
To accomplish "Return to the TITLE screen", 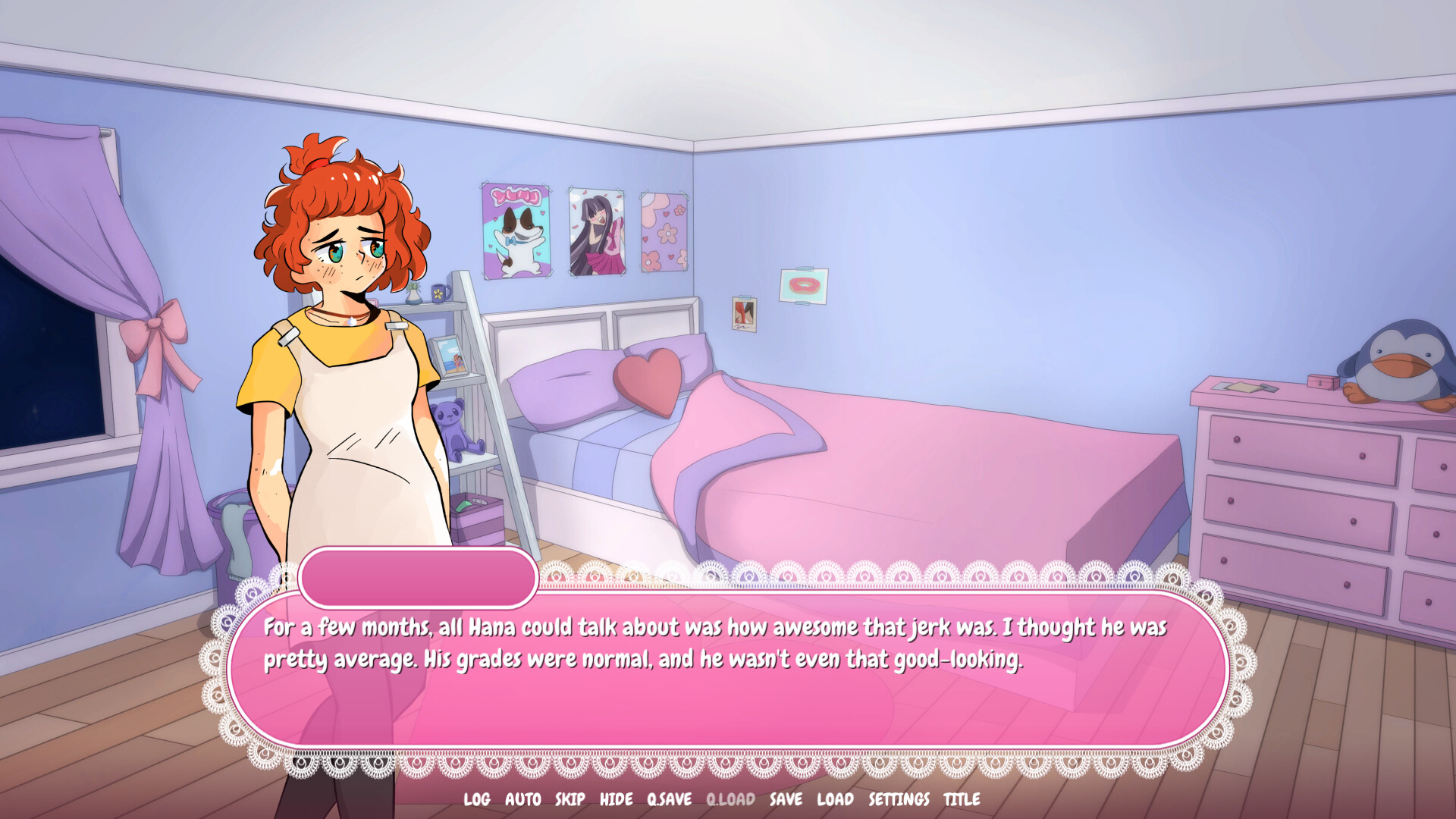I will [961, 799].
